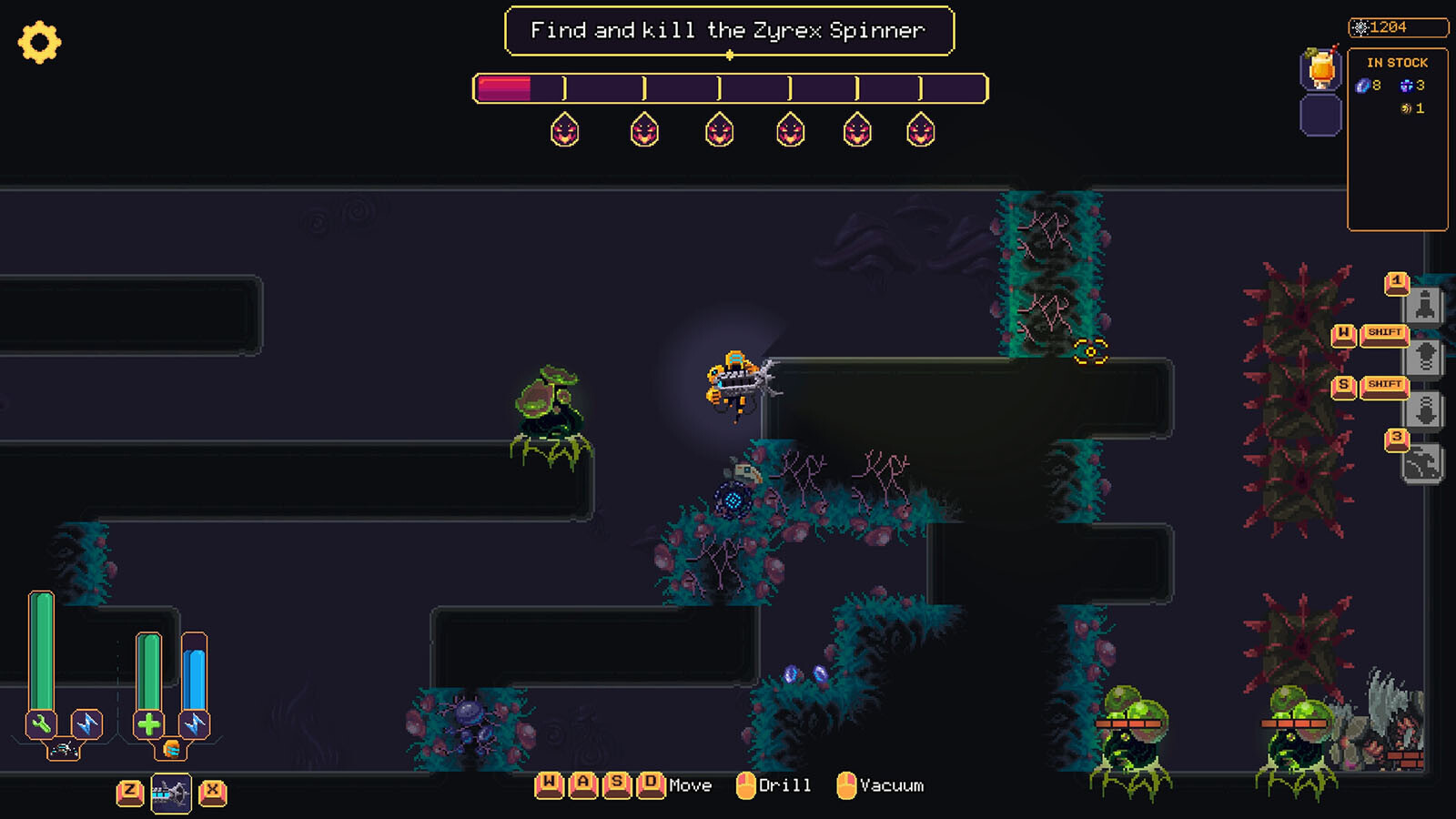Open settings via the yellow gear icon

[39, 42]
